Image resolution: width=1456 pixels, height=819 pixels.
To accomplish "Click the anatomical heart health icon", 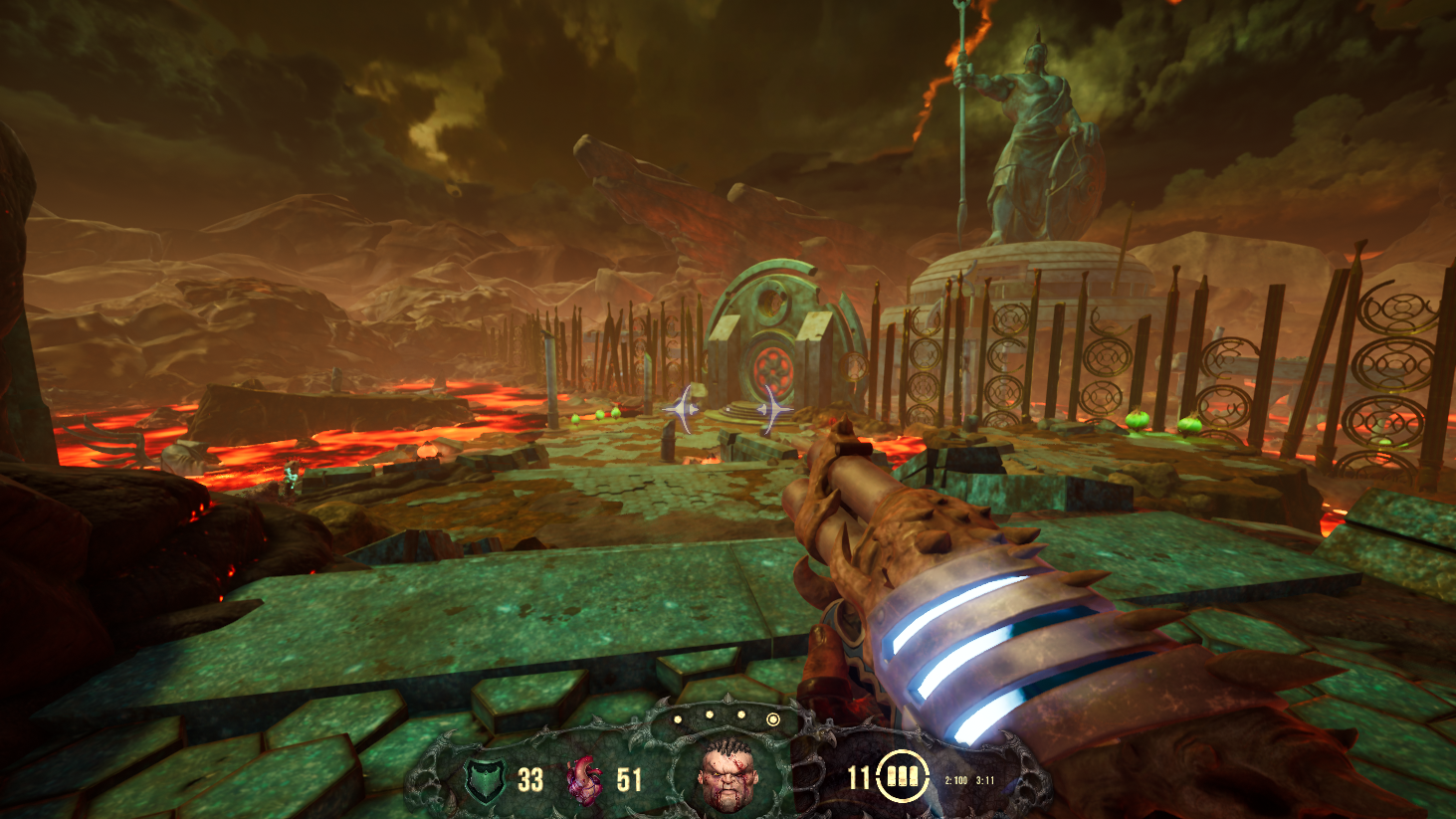I will point(585,779).
